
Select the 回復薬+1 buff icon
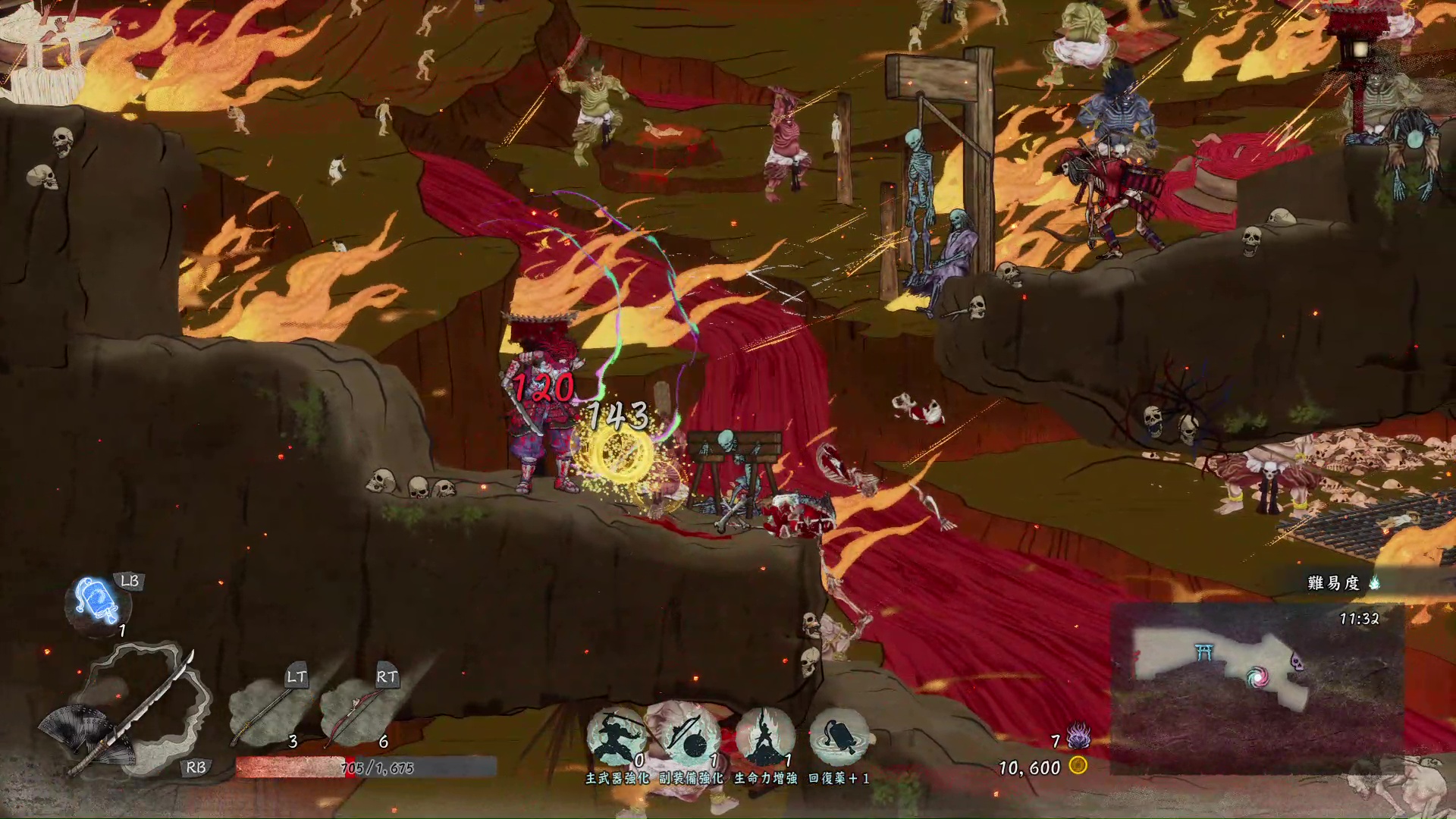coord(837,737)
